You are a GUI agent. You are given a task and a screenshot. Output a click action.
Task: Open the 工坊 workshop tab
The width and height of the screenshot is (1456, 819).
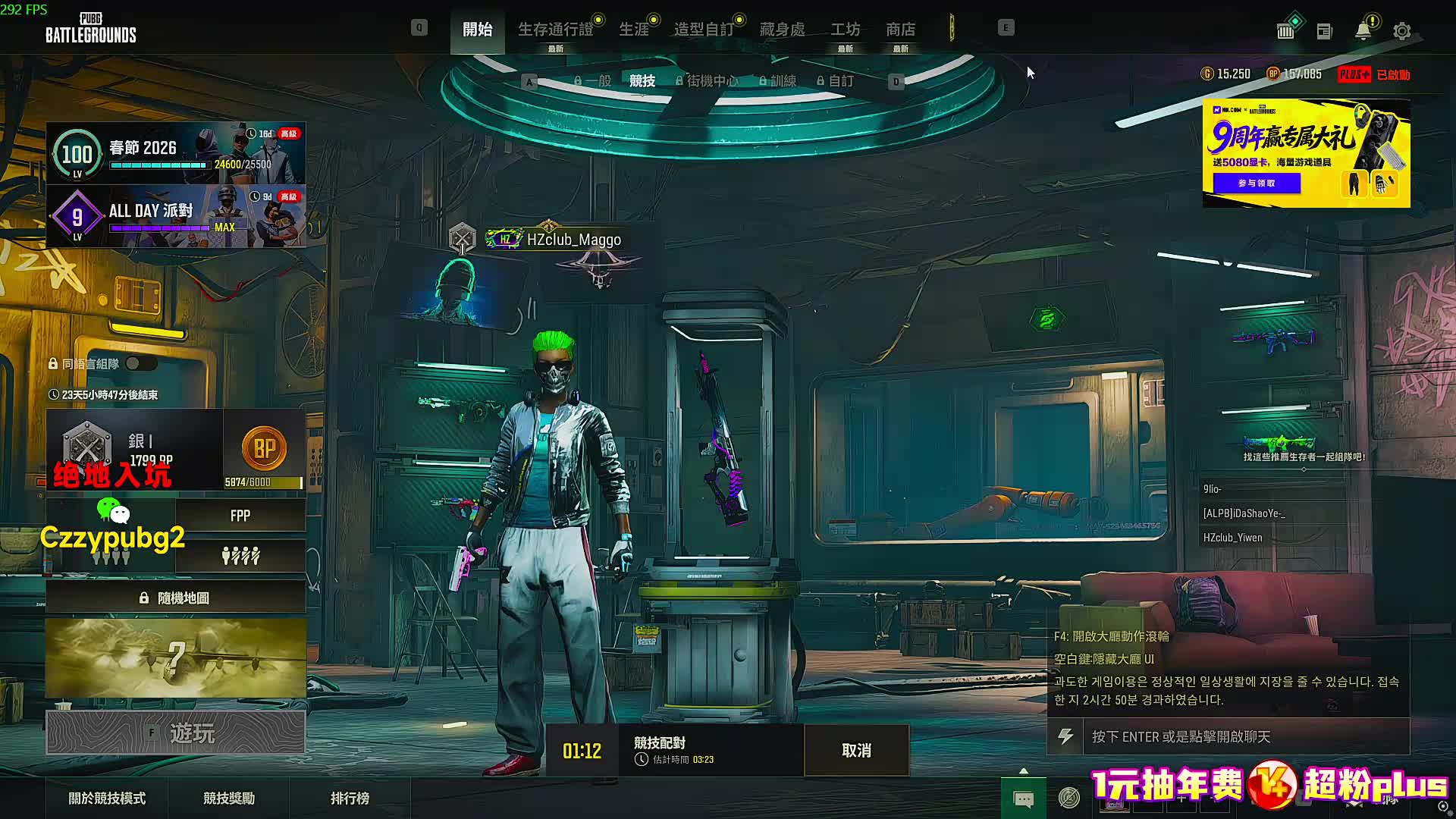(845, 30)
